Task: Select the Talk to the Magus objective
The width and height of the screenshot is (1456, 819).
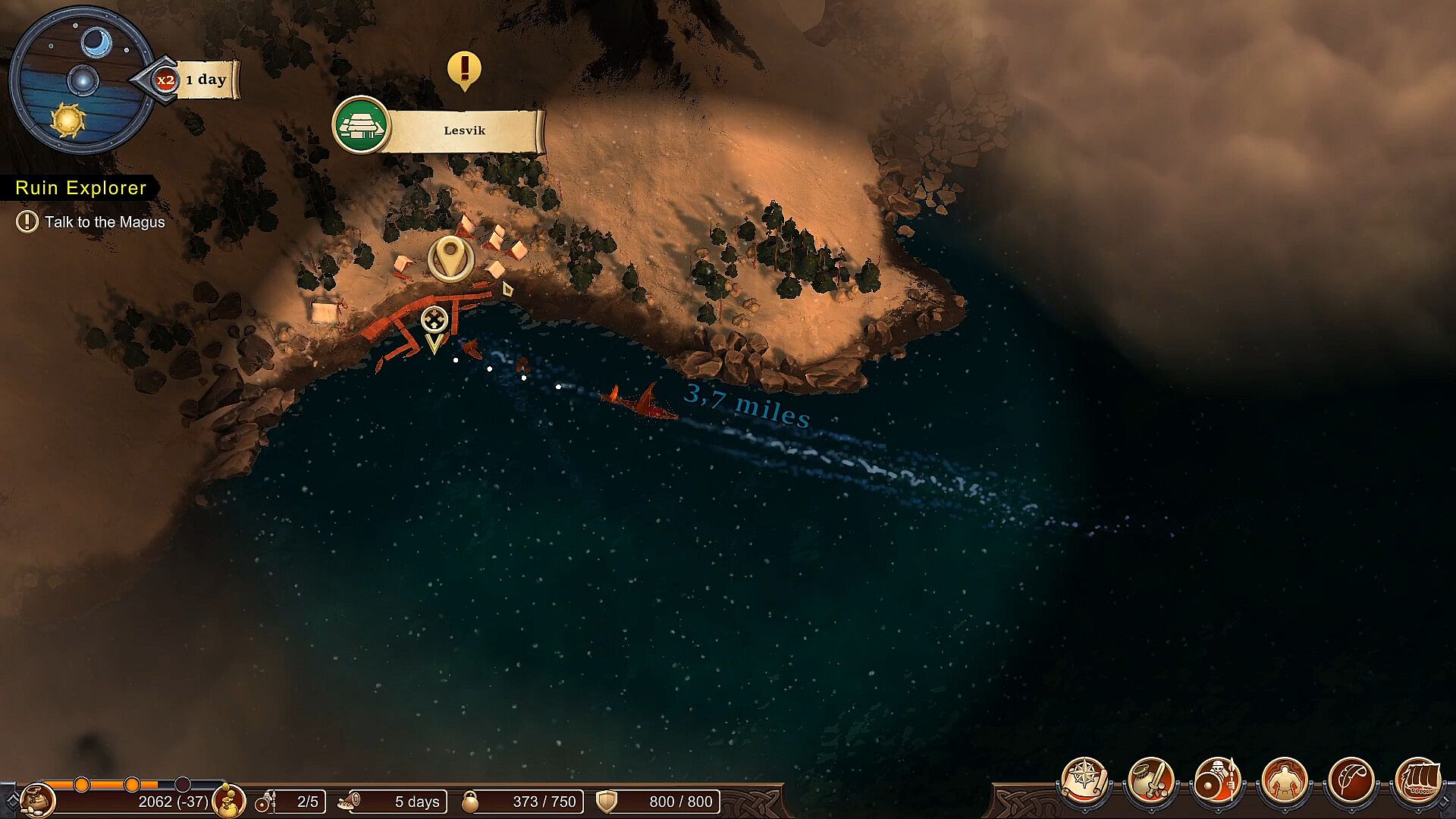Action: (x=104, y=222)
